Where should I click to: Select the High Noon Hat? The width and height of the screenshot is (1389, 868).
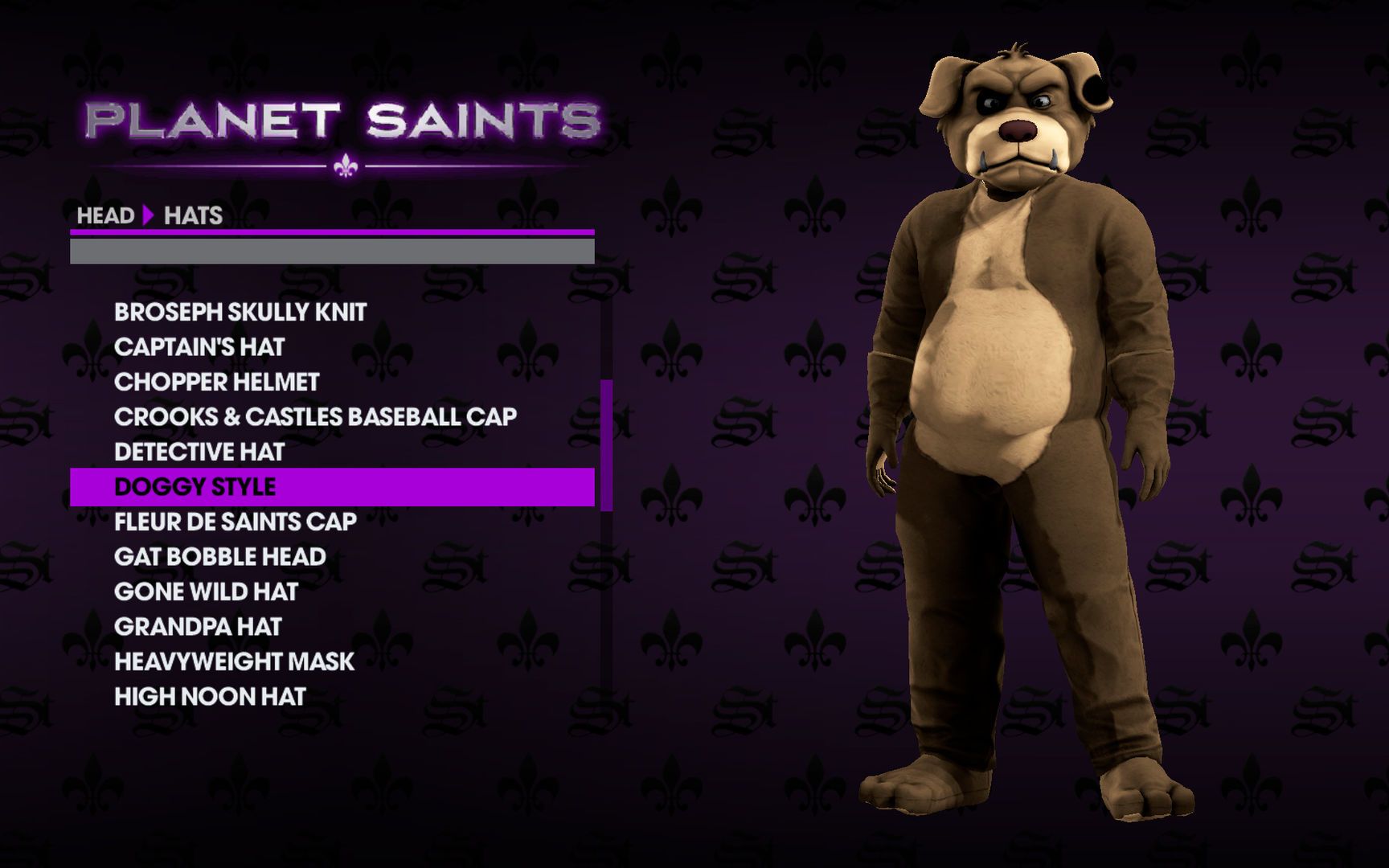(210, 696)
